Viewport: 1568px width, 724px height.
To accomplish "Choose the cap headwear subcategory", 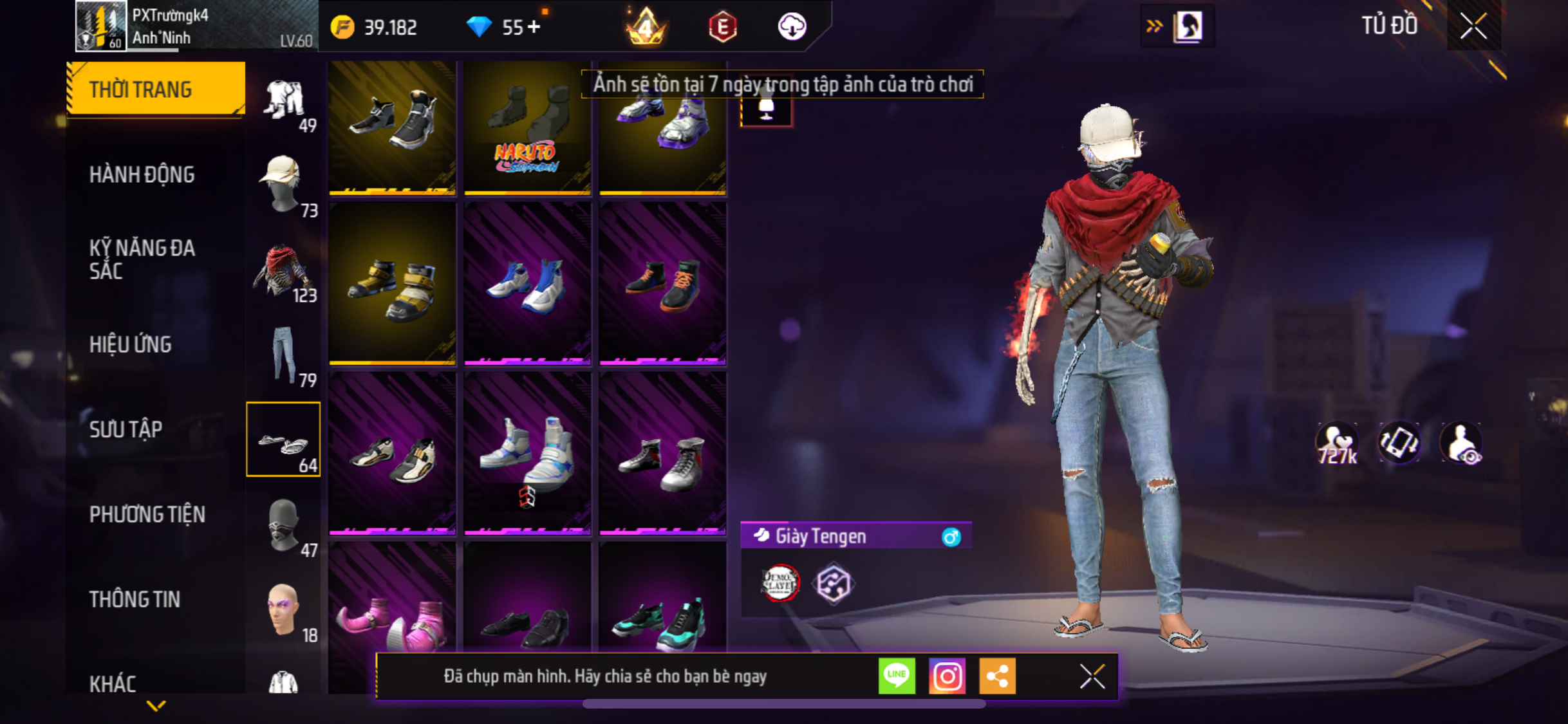I will click(283, 185).
